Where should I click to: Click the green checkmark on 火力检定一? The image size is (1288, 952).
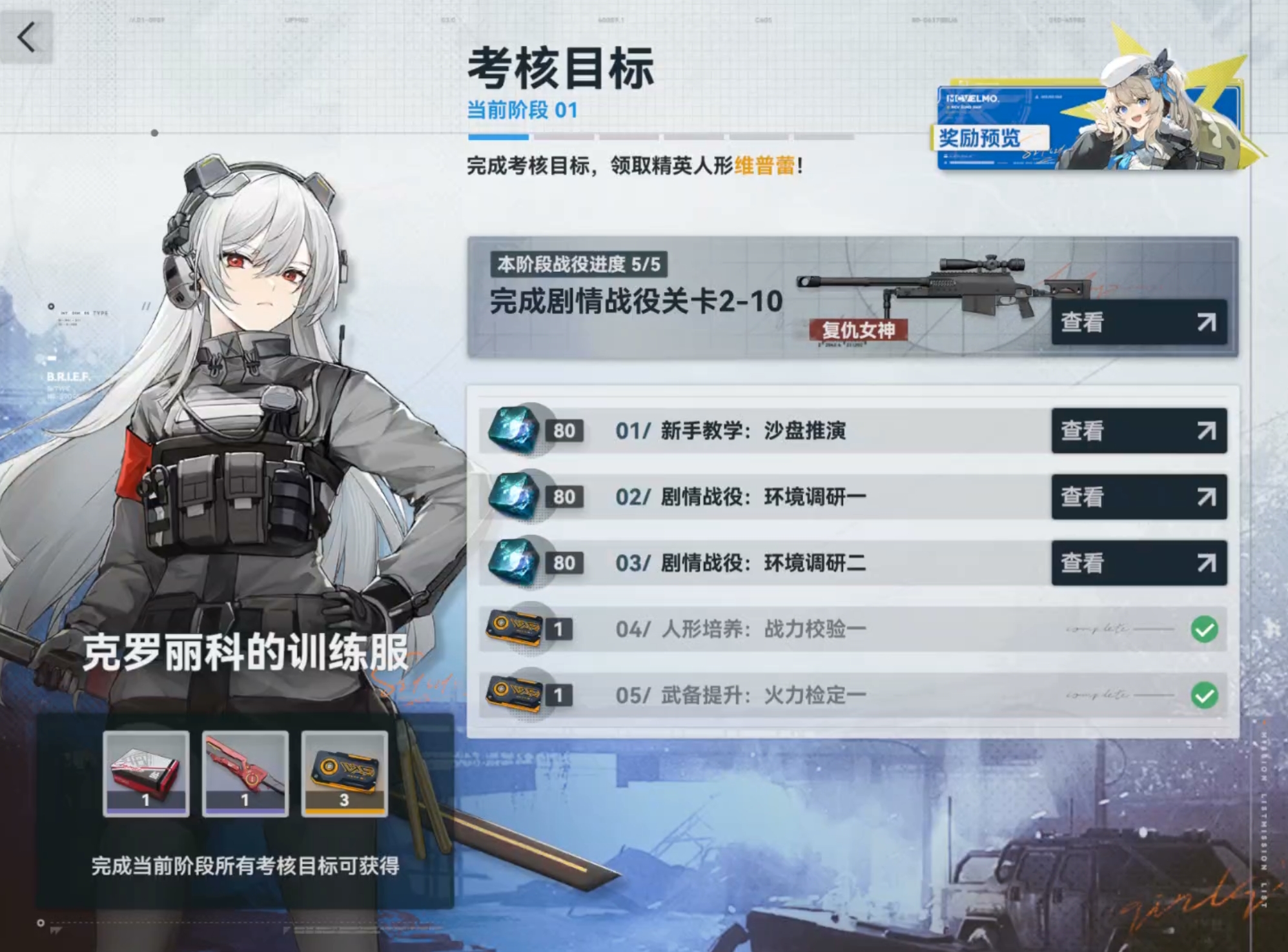coord(1205,693)
